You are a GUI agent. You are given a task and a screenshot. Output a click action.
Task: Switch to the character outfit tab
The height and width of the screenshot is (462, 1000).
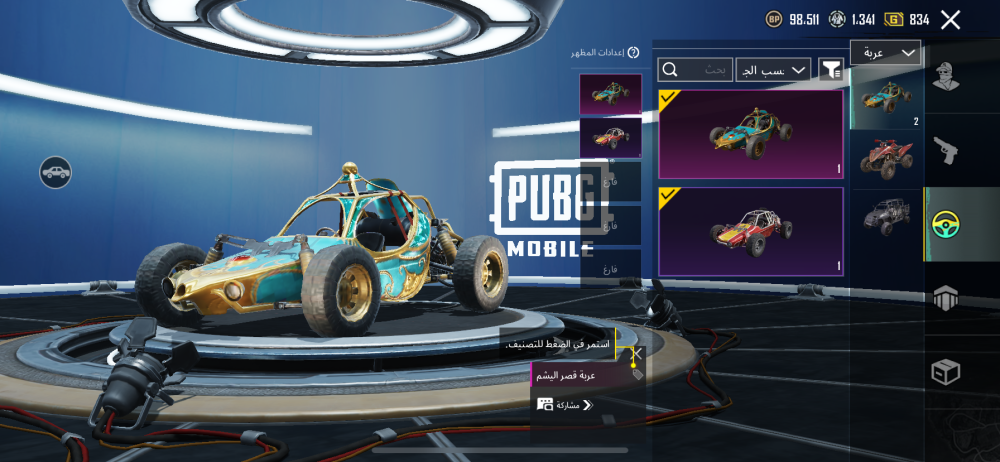click(946, 78)
